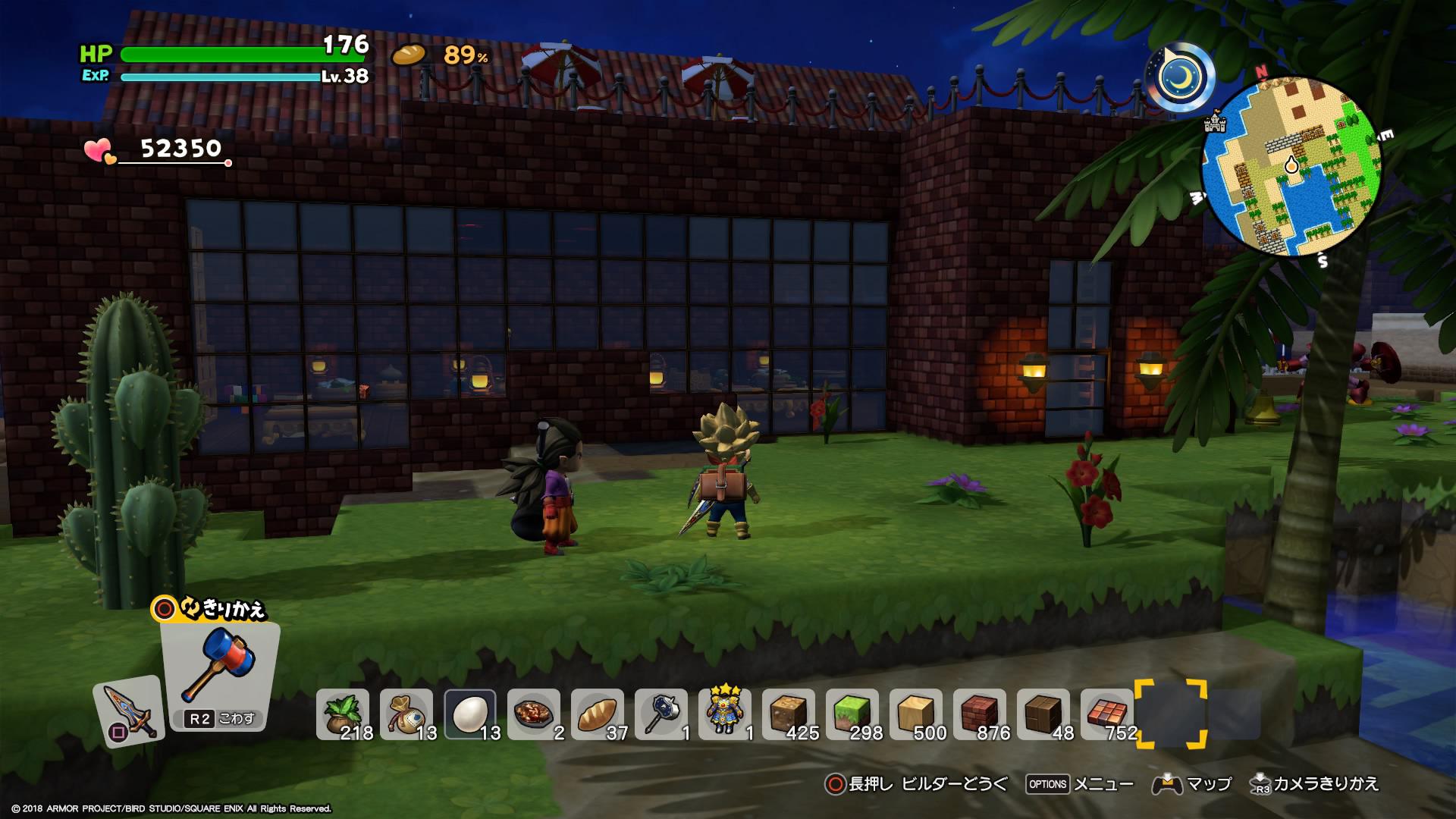Pick the dark wood block stack of 48
1456x819 pixels.
1043,714
